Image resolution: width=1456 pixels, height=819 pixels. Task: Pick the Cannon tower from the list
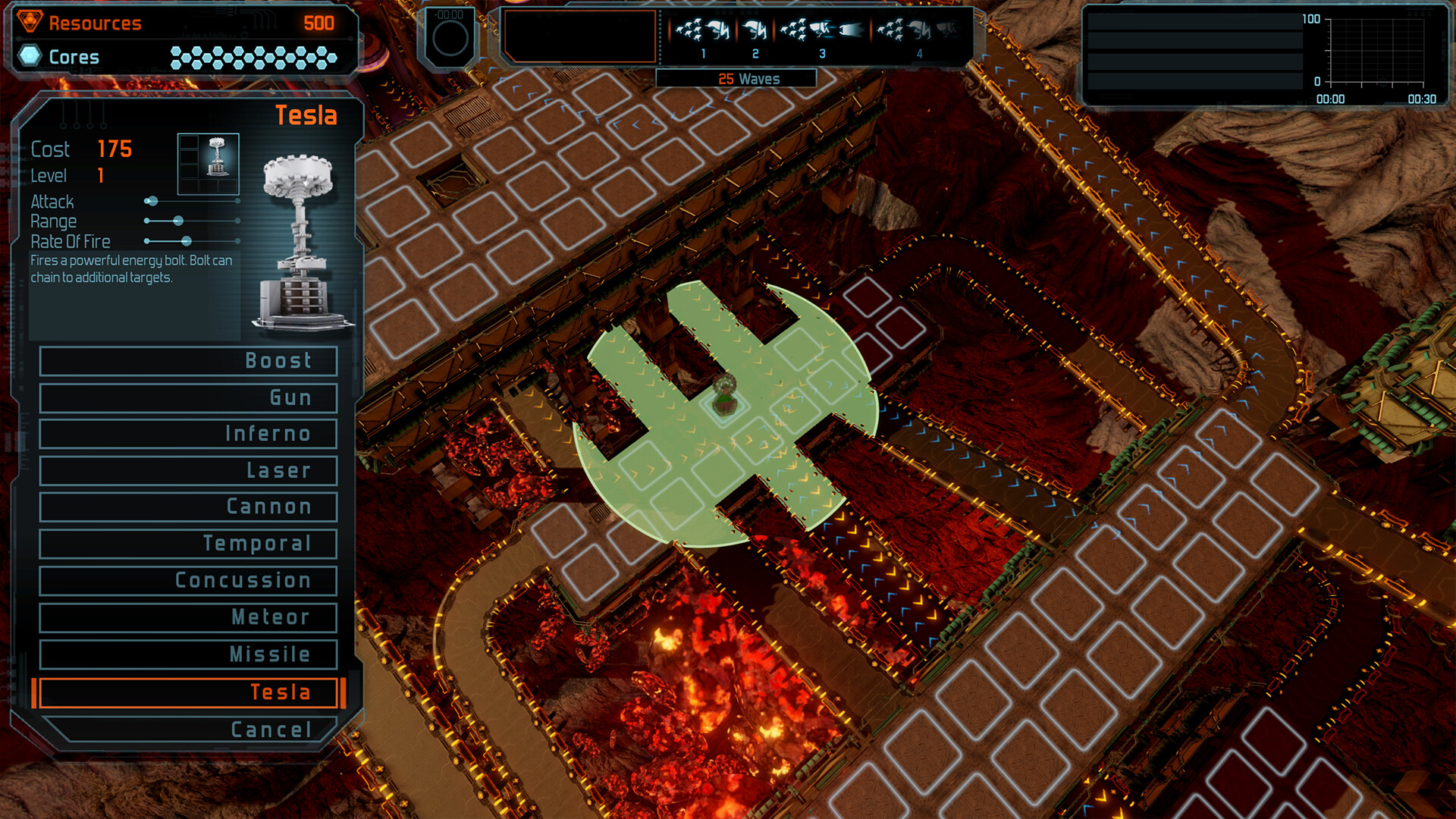(187, 507)
